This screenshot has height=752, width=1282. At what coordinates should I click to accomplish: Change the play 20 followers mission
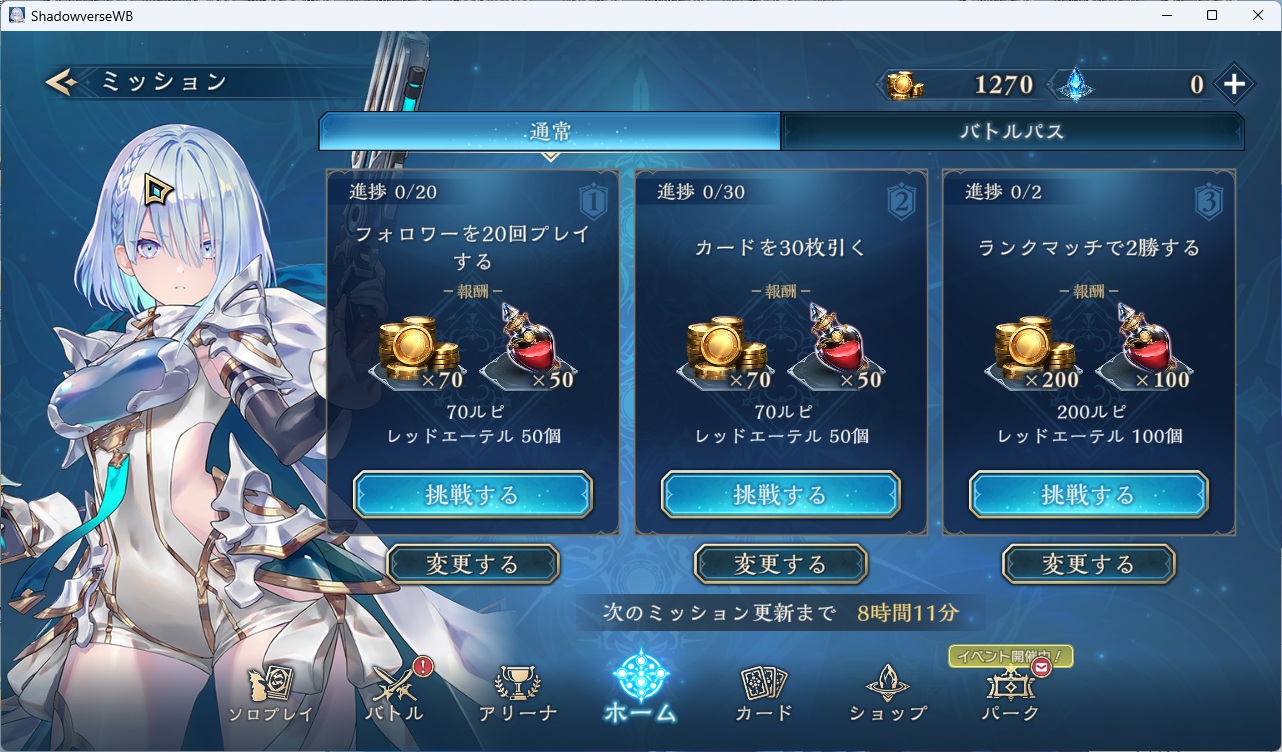point(473,564)
